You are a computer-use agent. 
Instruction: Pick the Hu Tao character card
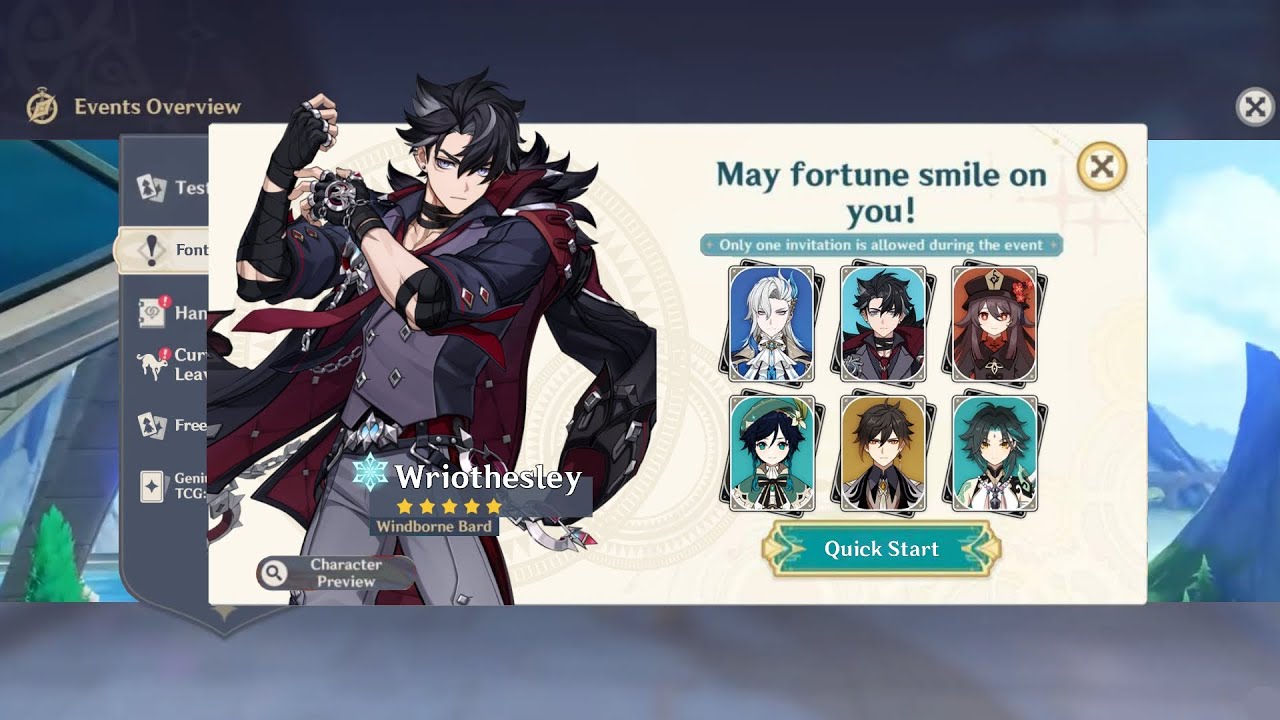(x=994, y=323)
